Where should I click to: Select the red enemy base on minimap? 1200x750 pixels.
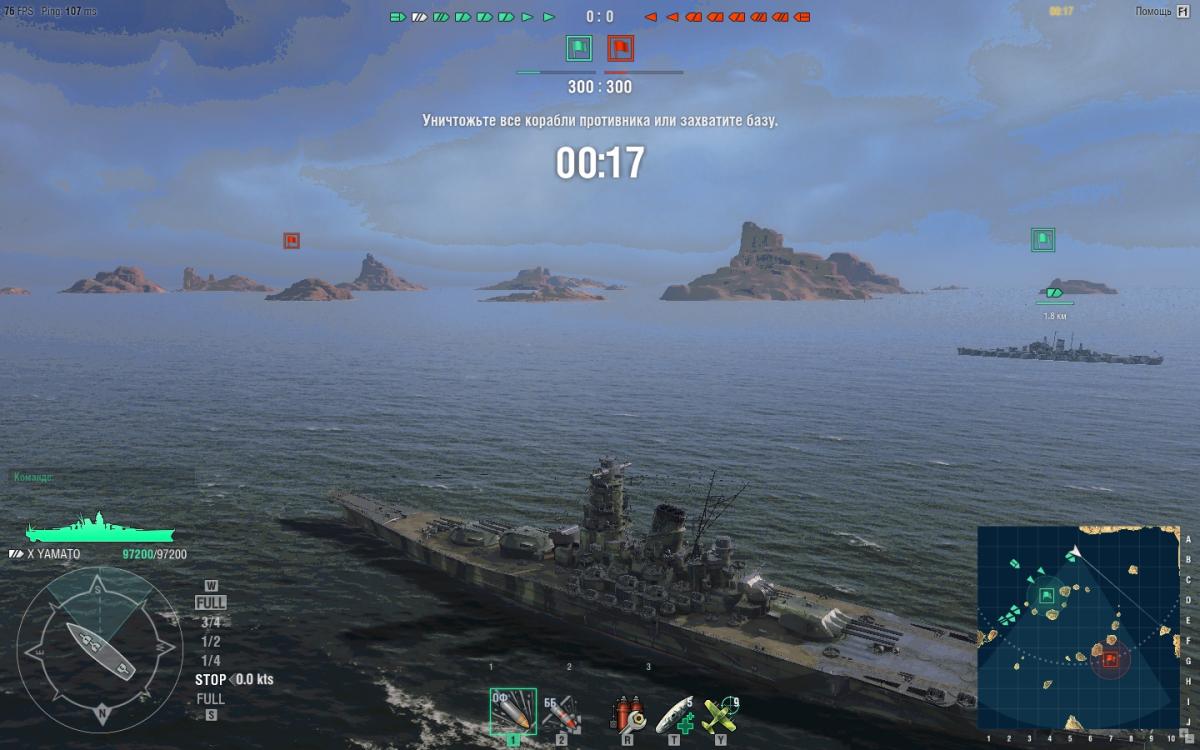(x=1110, y=658)
